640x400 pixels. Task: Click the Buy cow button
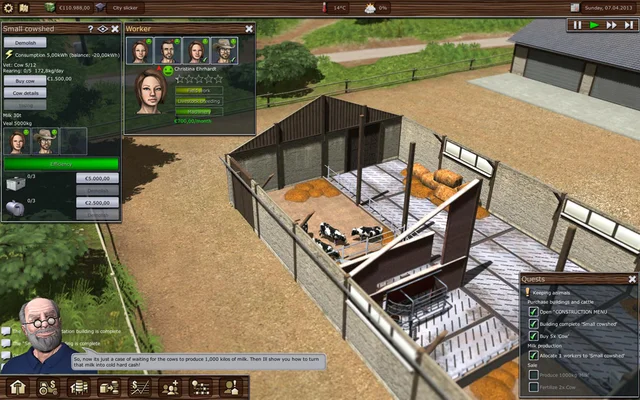(25, 79)
